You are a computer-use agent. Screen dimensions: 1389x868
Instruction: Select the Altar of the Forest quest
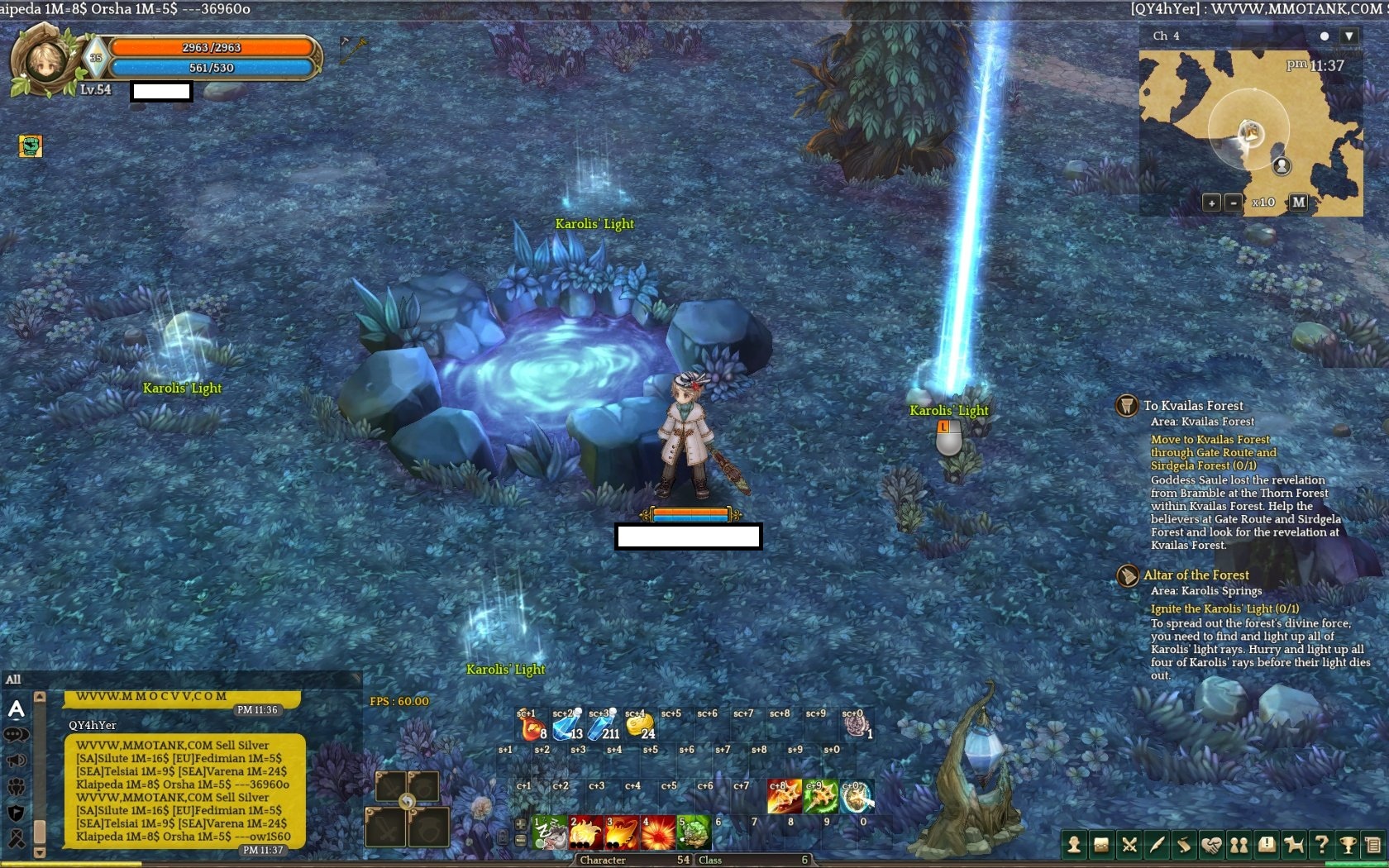point(1196,575)
